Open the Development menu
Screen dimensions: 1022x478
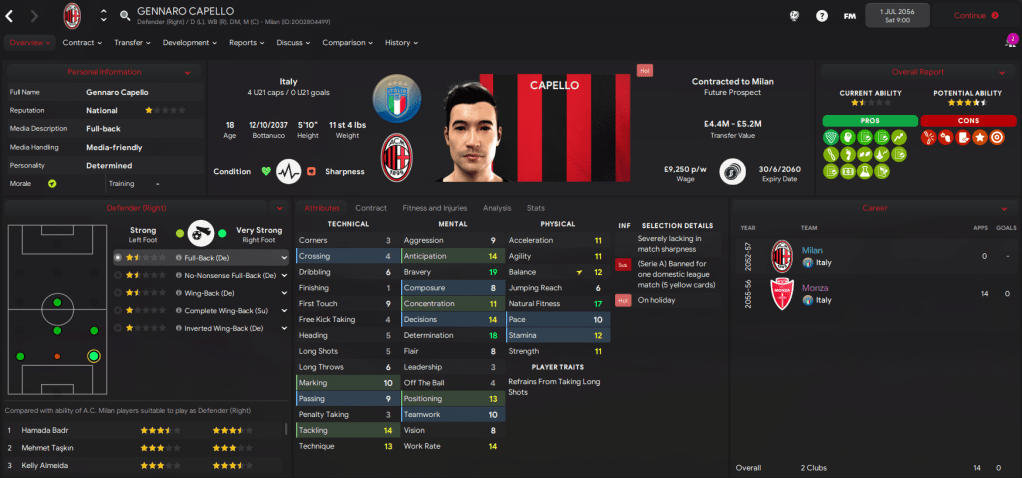click(x=189, y=43)
